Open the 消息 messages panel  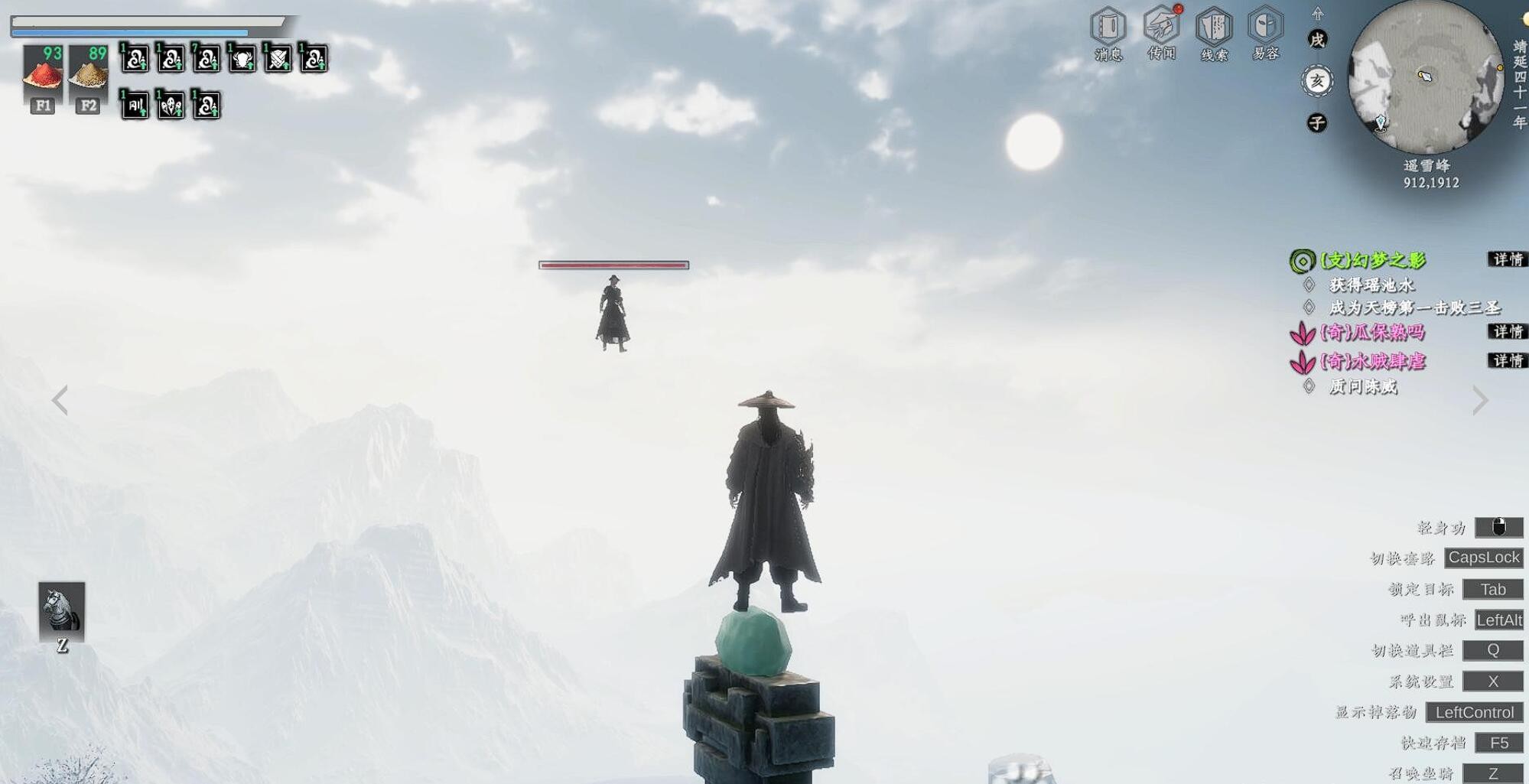pos(1108,32)
